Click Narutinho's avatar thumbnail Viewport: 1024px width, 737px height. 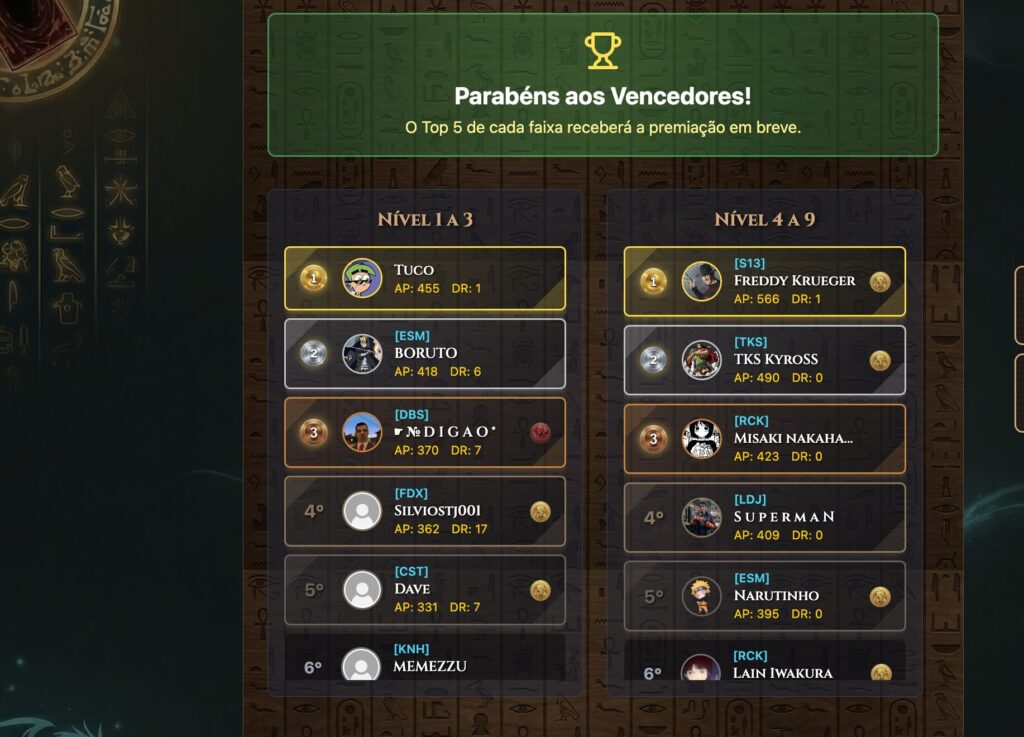(x=702, y=596)
